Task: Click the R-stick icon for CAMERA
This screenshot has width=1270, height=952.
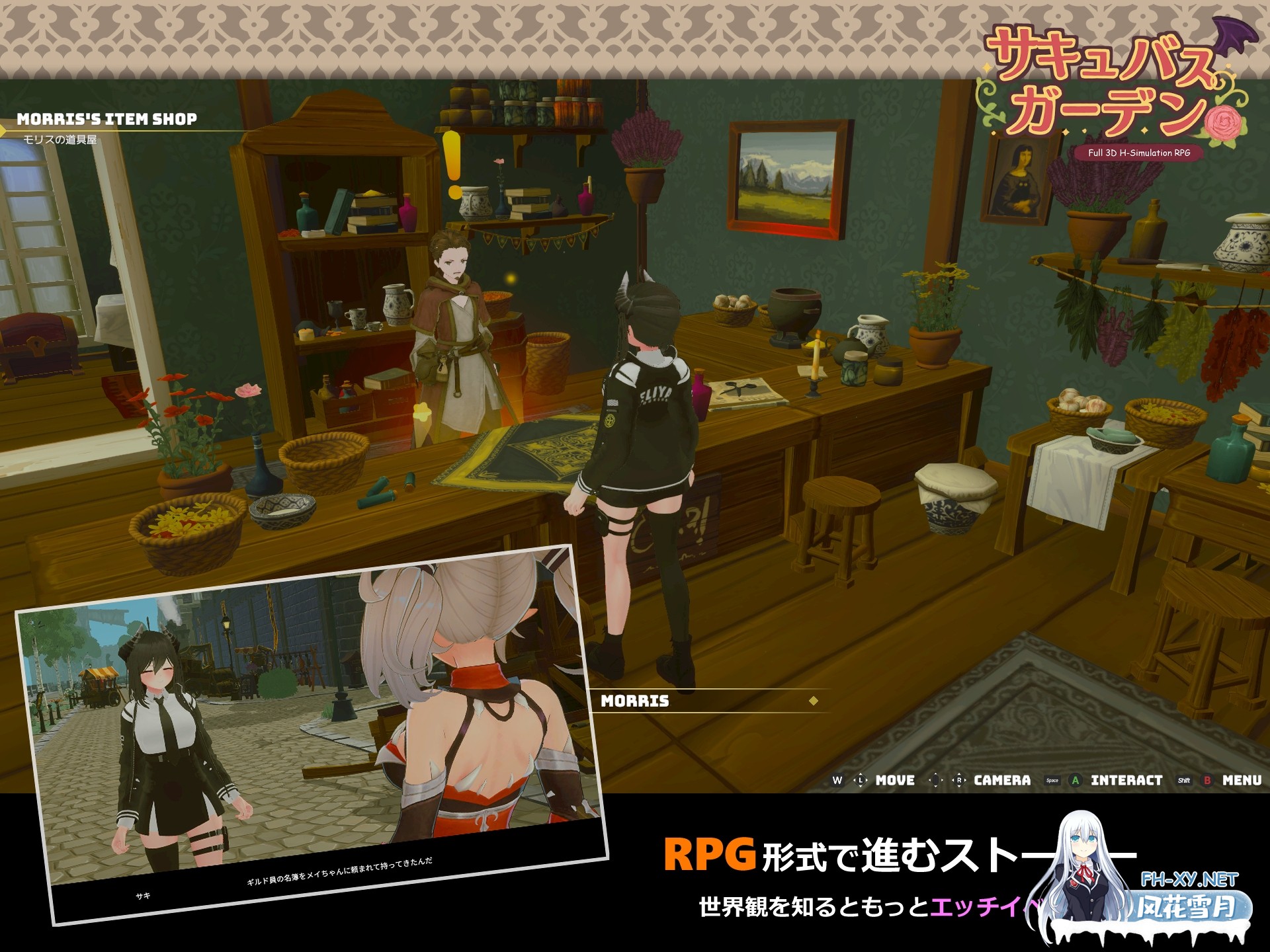Action: tap(959, 780)
